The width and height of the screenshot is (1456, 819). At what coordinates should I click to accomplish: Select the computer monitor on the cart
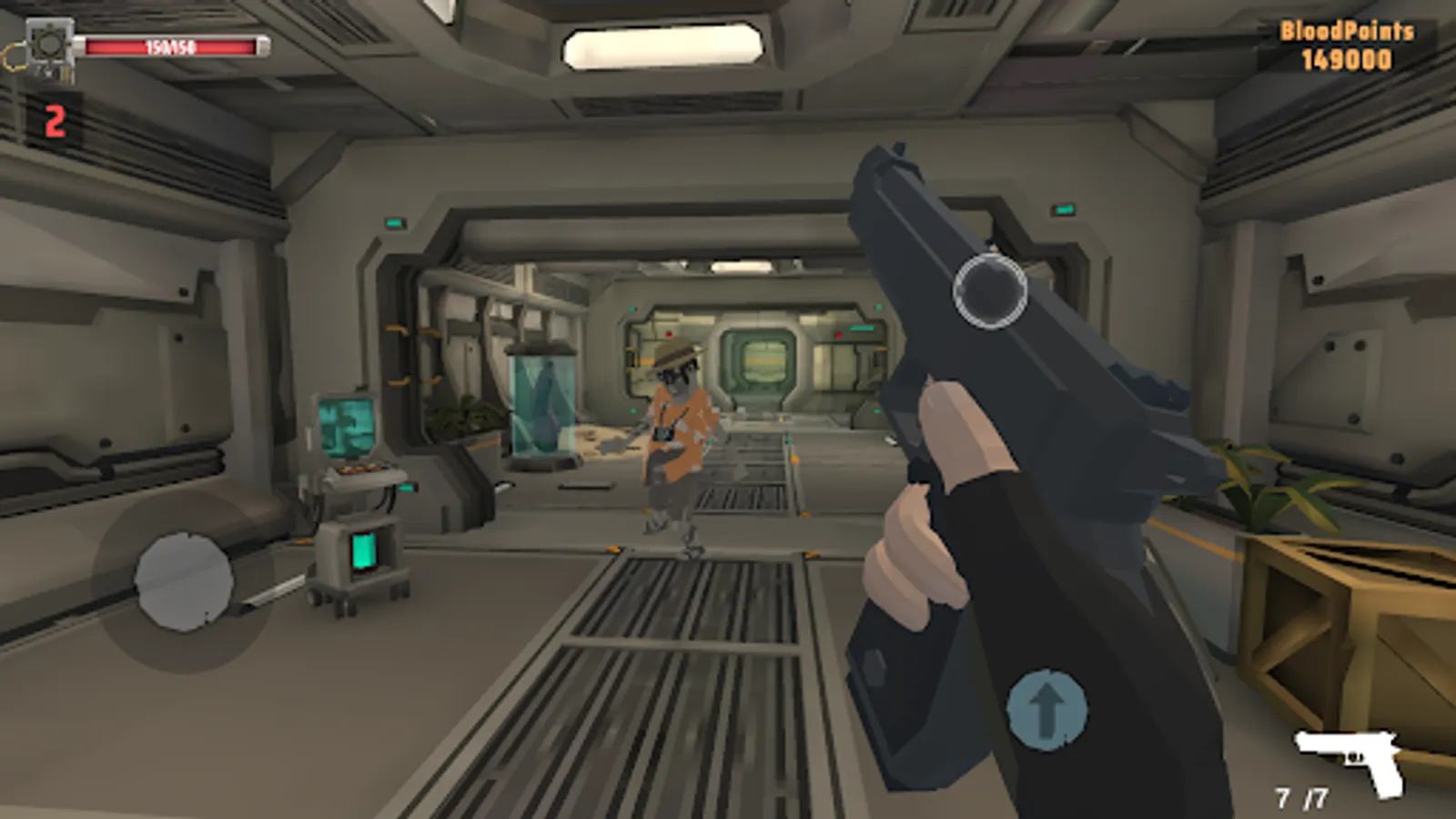tap(346, 423)
